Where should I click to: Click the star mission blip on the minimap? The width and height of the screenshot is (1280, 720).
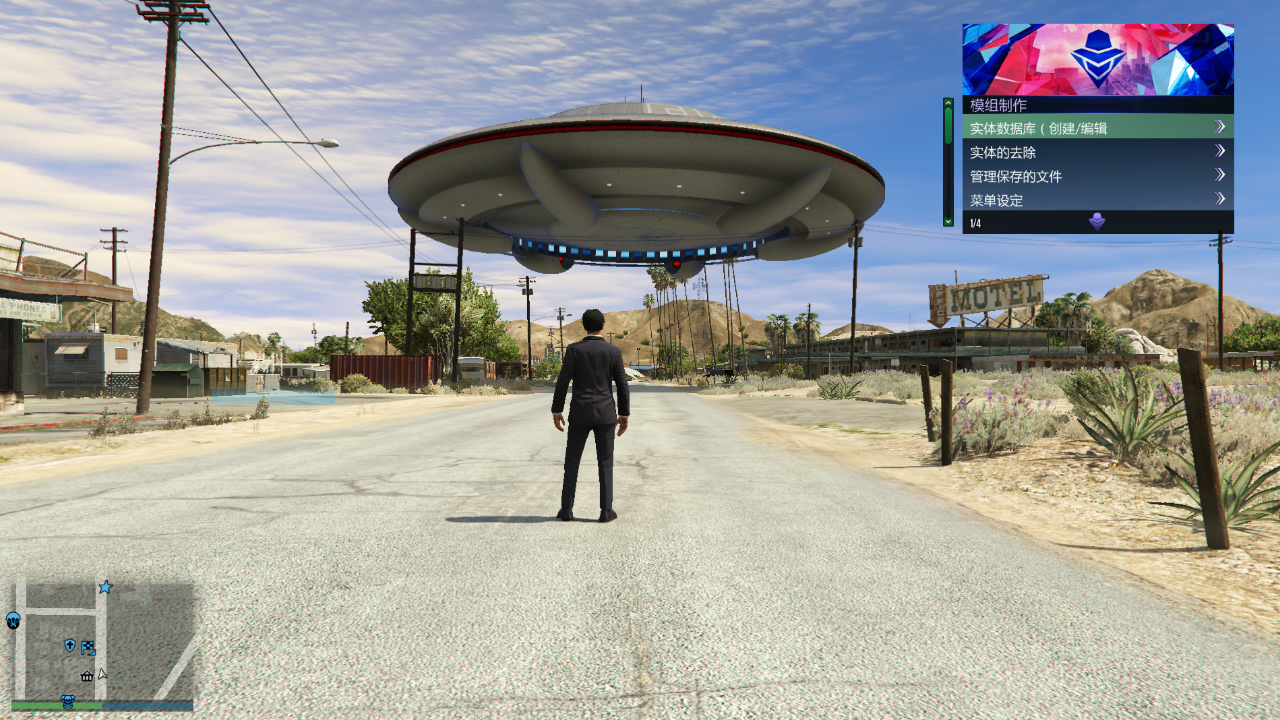click(104, 587)
